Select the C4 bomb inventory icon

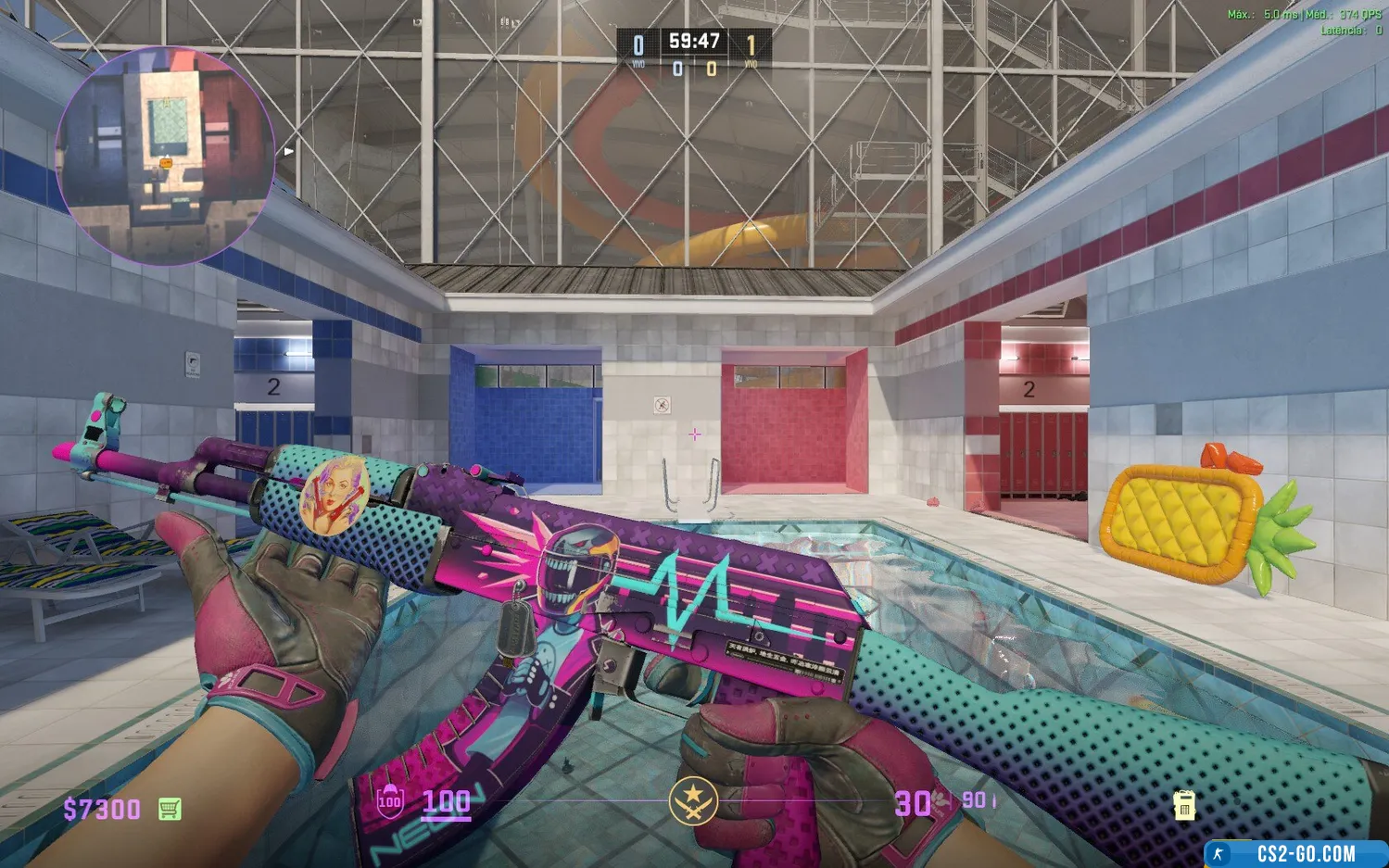pyautogui.click(x=1183, y=805)
